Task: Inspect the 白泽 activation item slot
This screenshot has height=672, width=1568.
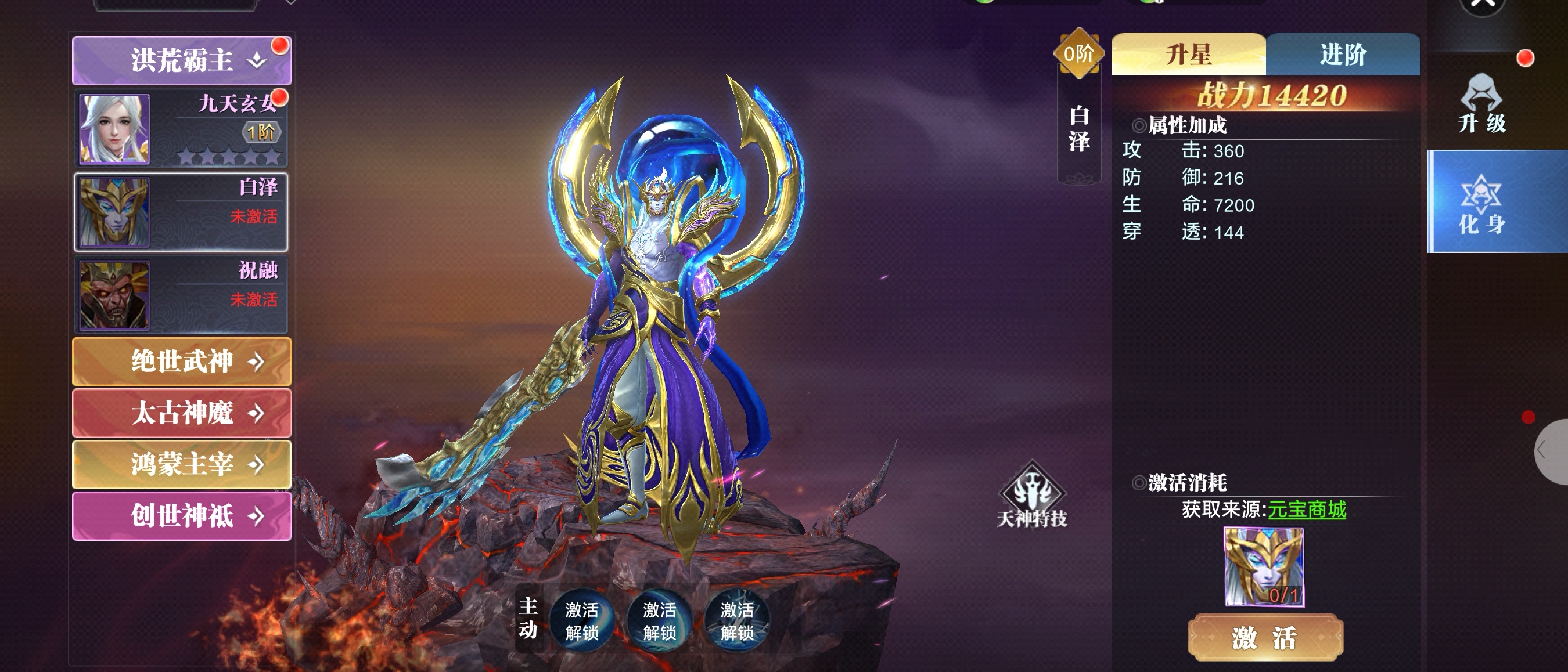Action: tap(1264, 567)
